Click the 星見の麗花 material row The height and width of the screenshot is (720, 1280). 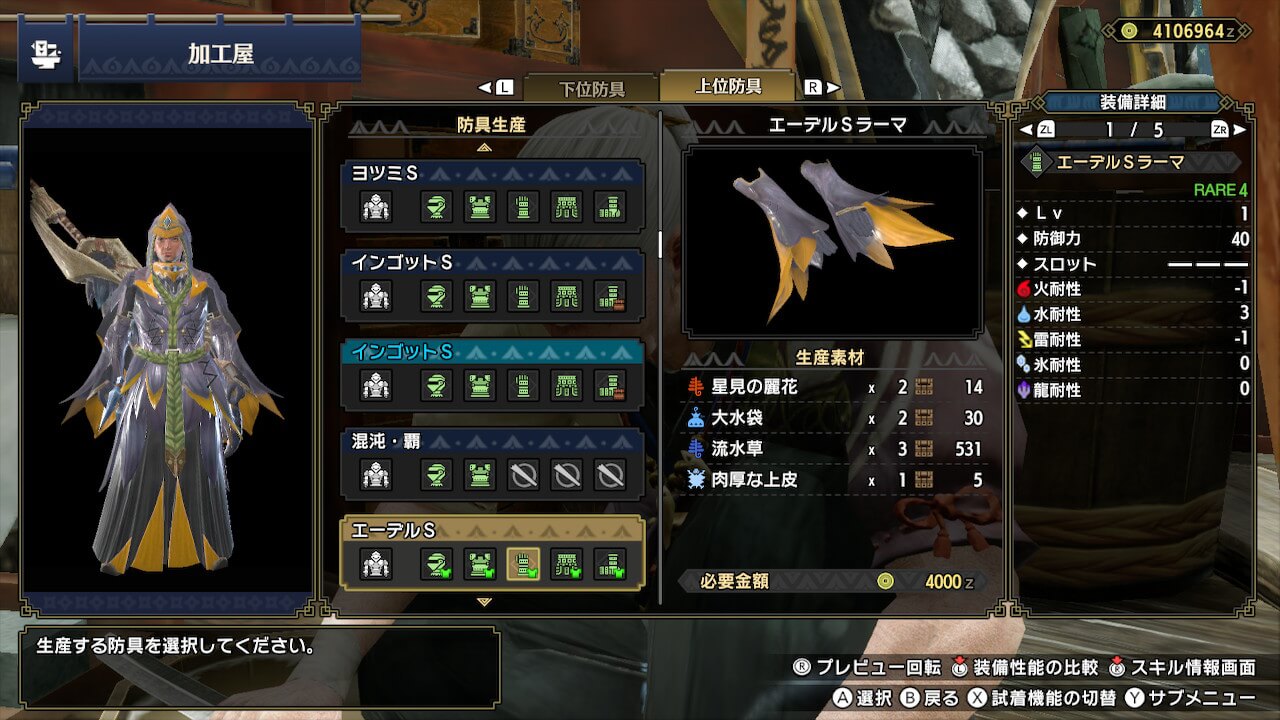coord(835,387)
